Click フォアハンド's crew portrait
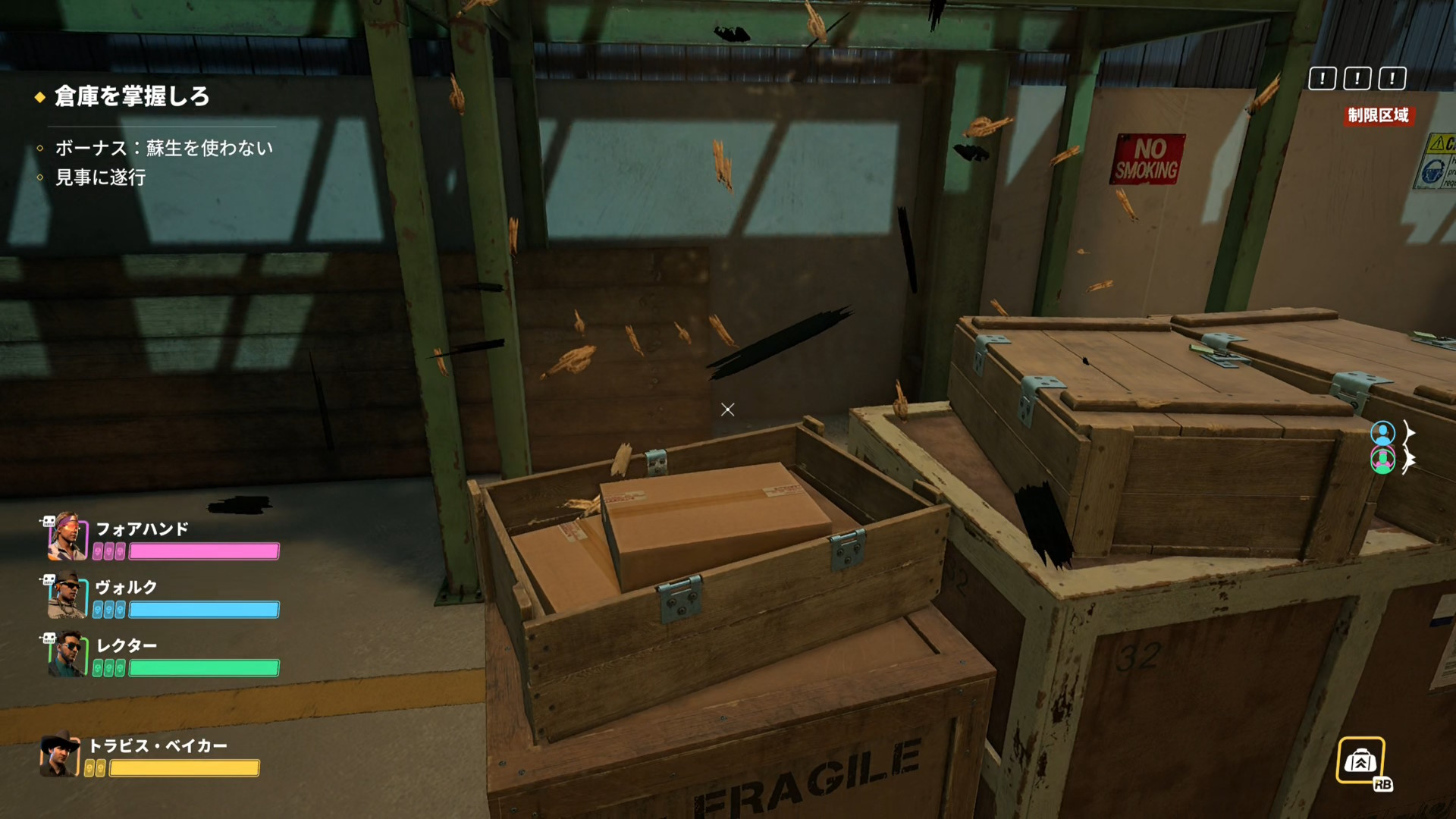This screenshot has width=1456, height=819. coord(67,537)
